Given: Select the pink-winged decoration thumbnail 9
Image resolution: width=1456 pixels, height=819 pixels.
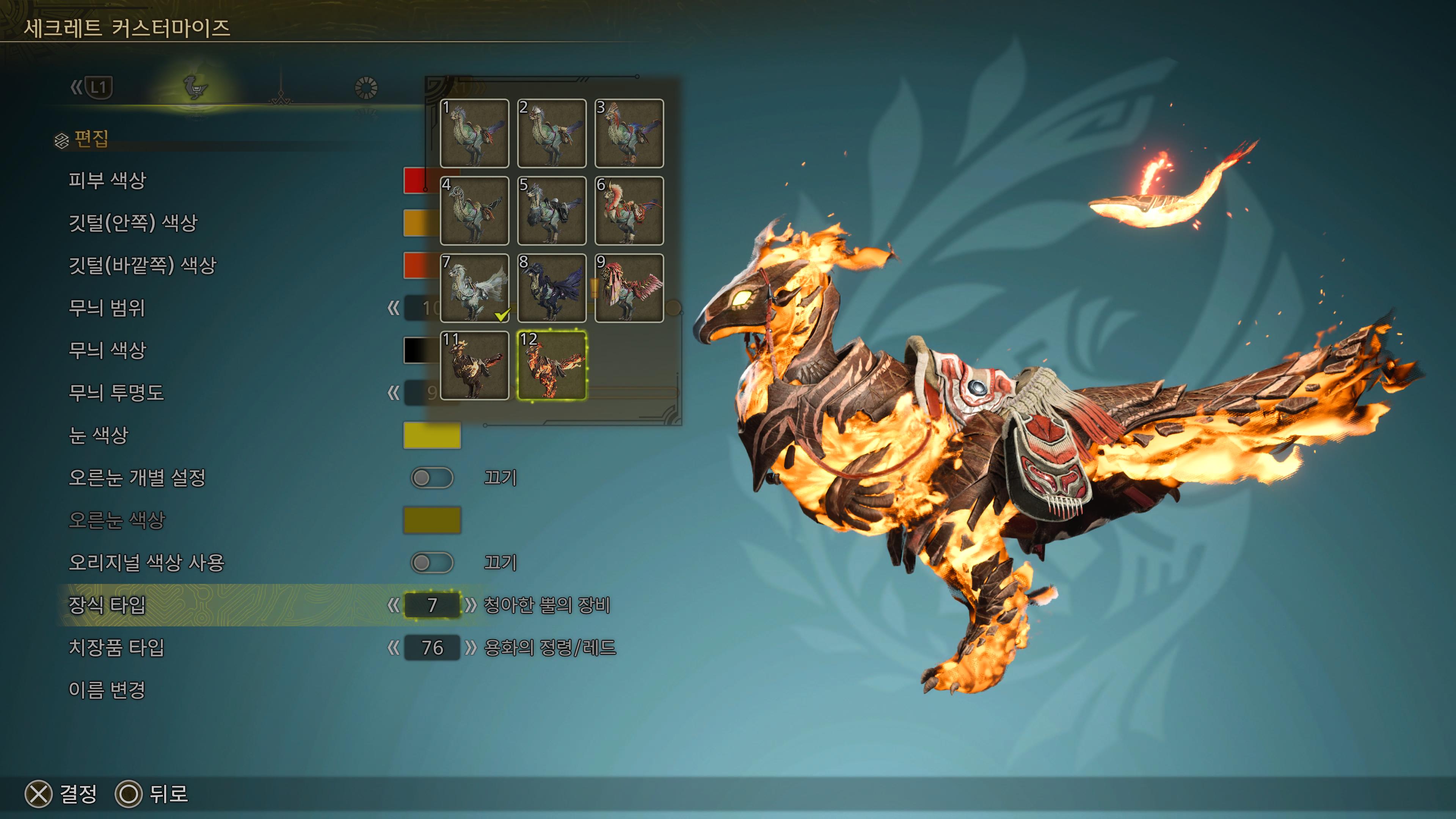Looking at the screenshot, I should [x=629, y=288].
